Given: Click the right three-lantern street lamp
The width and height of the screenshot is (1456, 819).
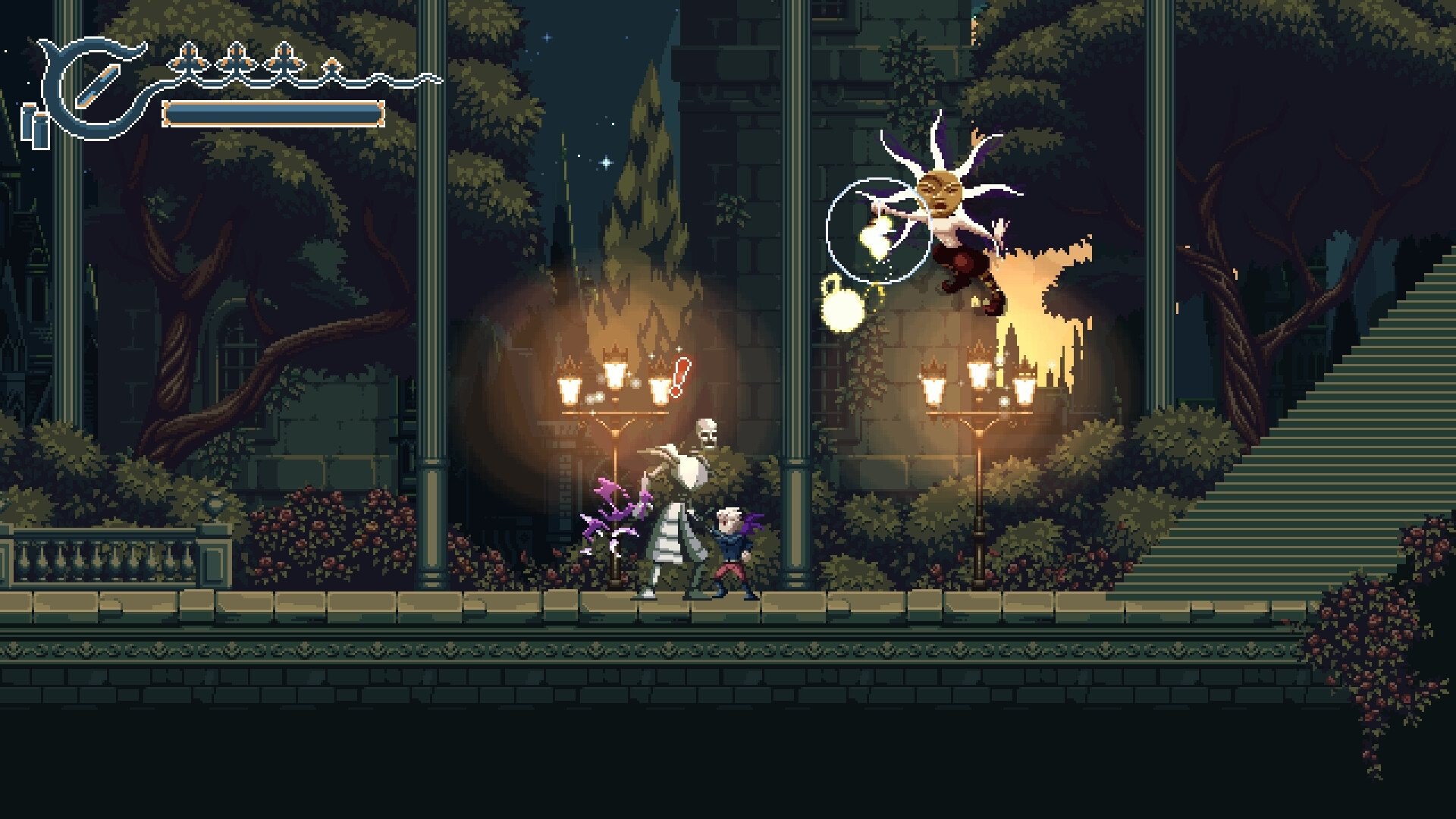Looking at the screenshot, I should [980, 383].
